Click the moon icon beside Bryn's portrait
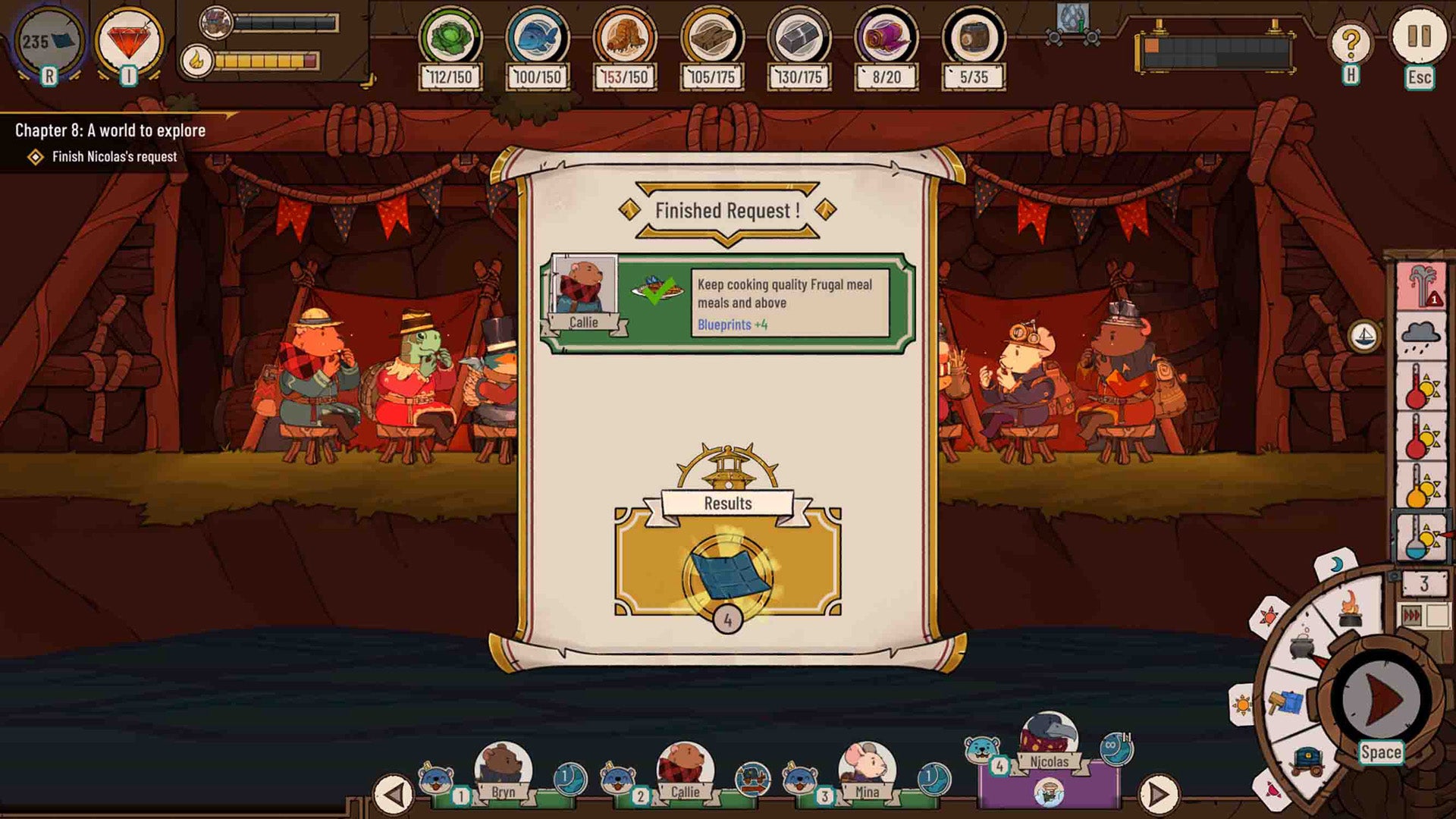 pos(571,777)
